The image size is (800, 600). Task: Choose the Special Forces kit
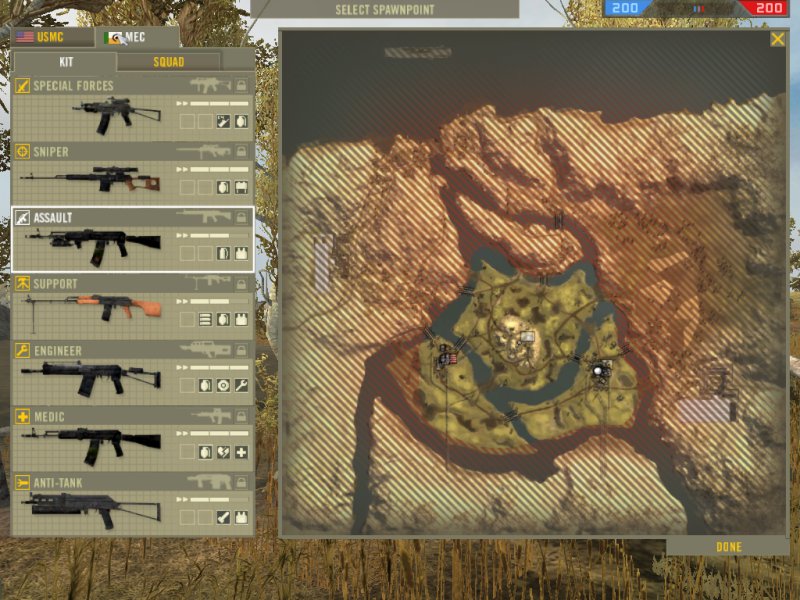132,105
